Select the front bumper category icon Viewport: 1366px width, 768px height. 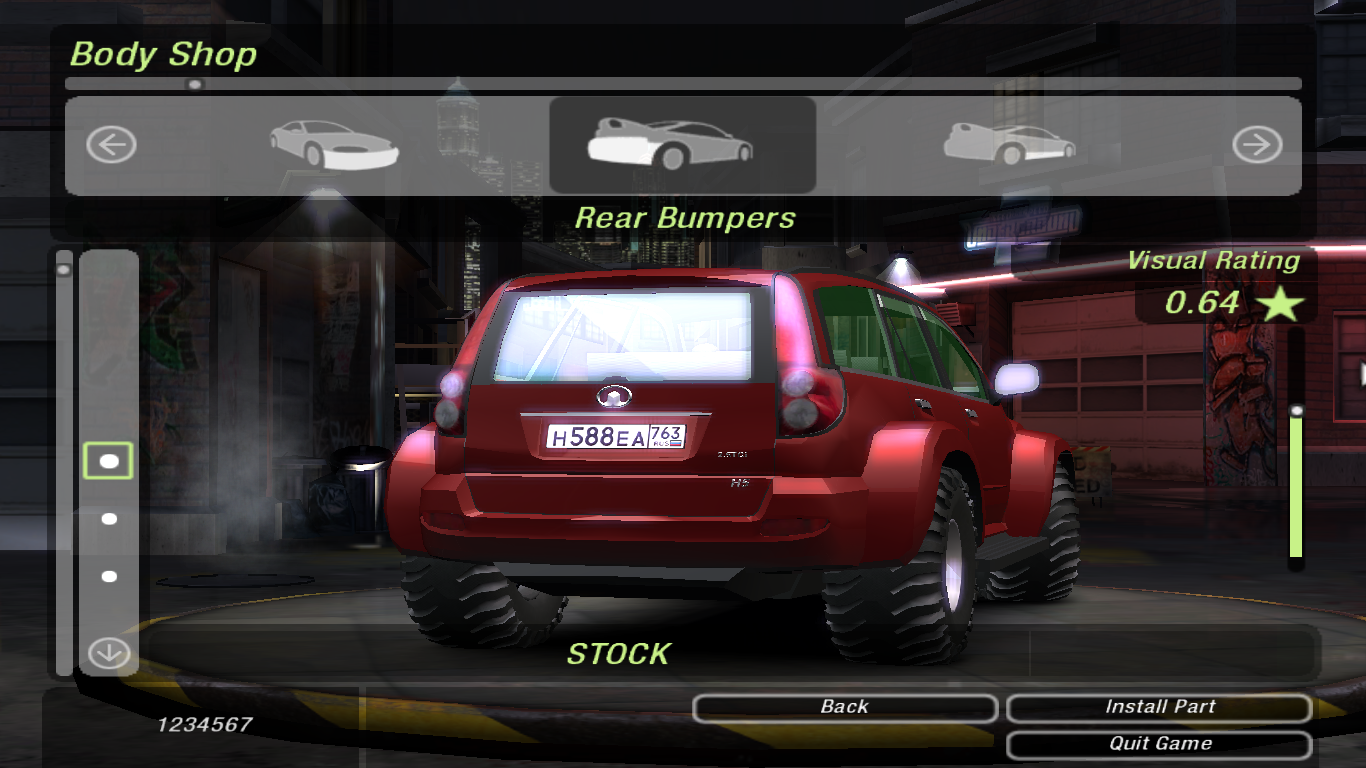pyautogui.click(x=334, y=145)
